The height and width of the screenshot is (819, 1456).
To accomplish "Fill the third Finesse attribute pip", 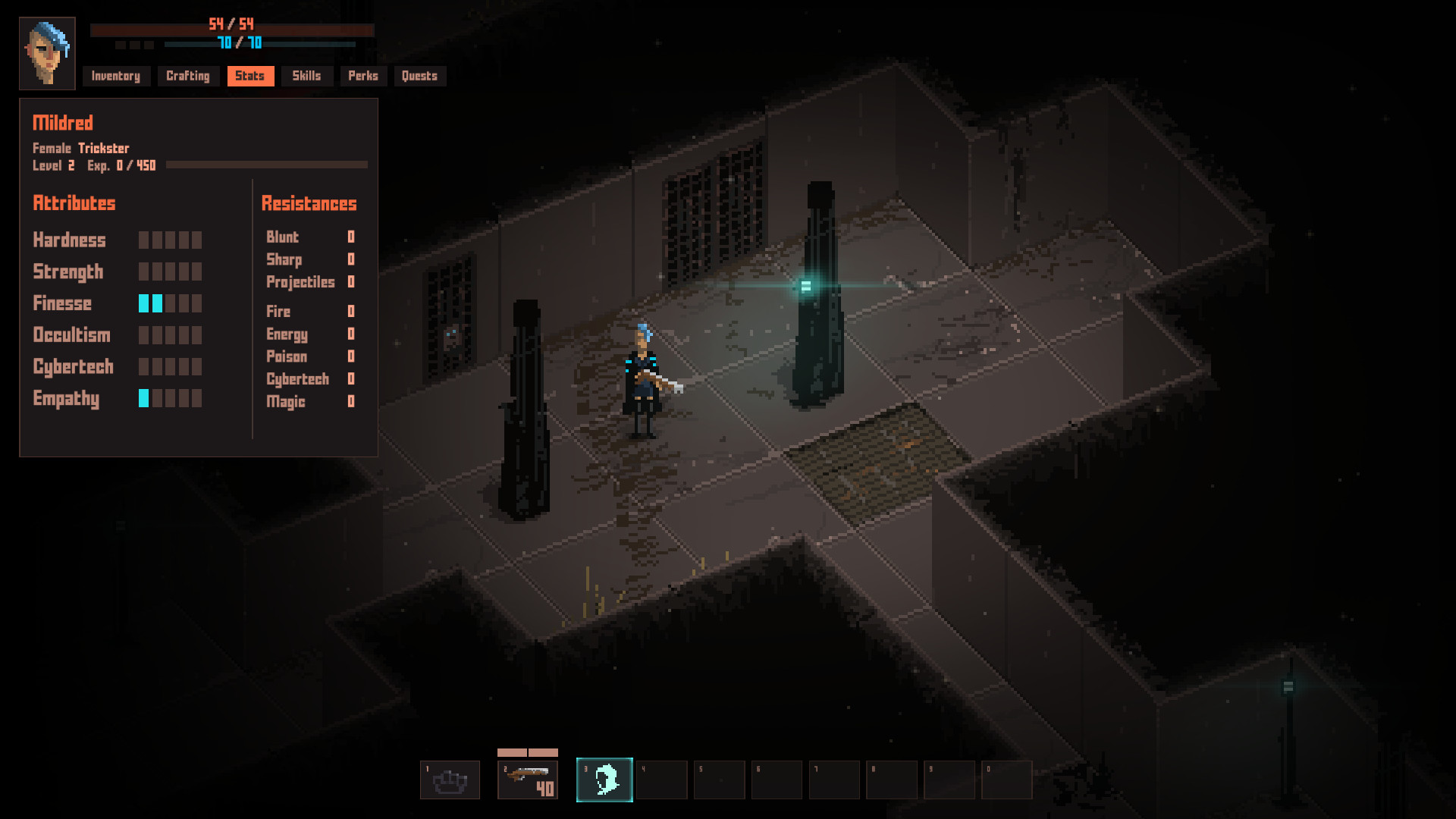I will [x=171, y=303].
